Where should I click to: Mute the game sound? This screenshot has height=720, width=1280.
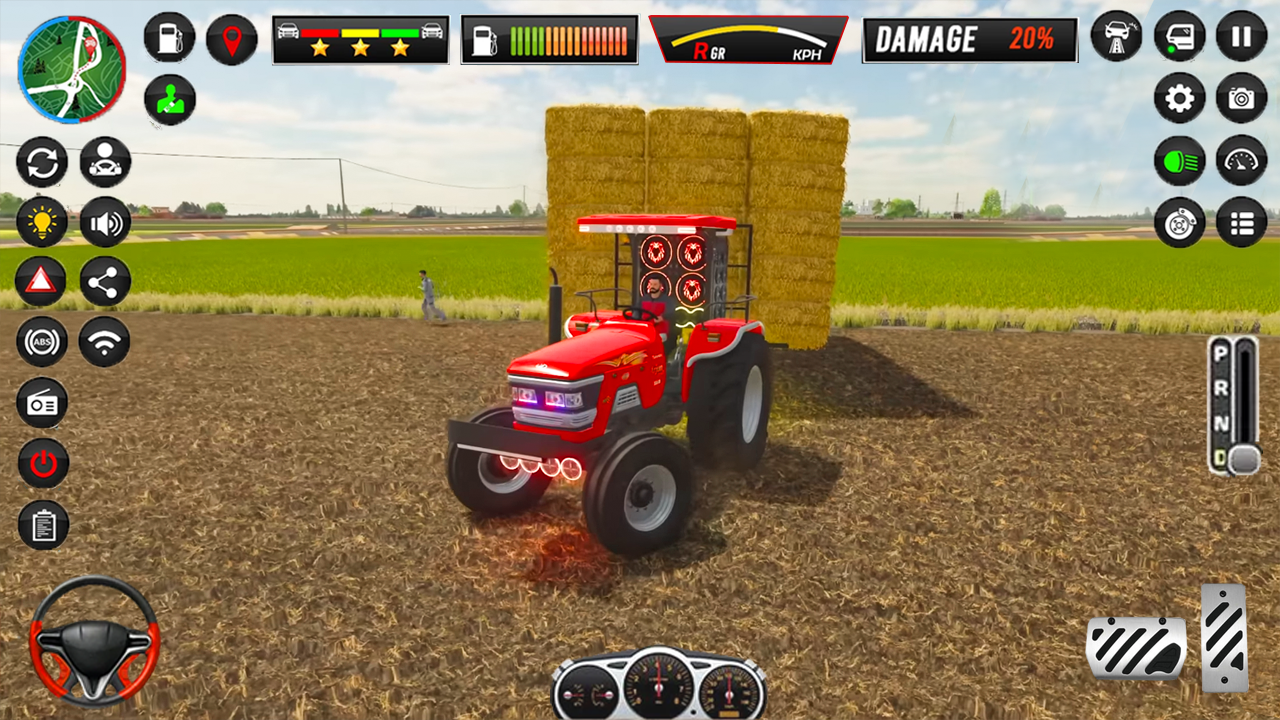pos(103,221)
